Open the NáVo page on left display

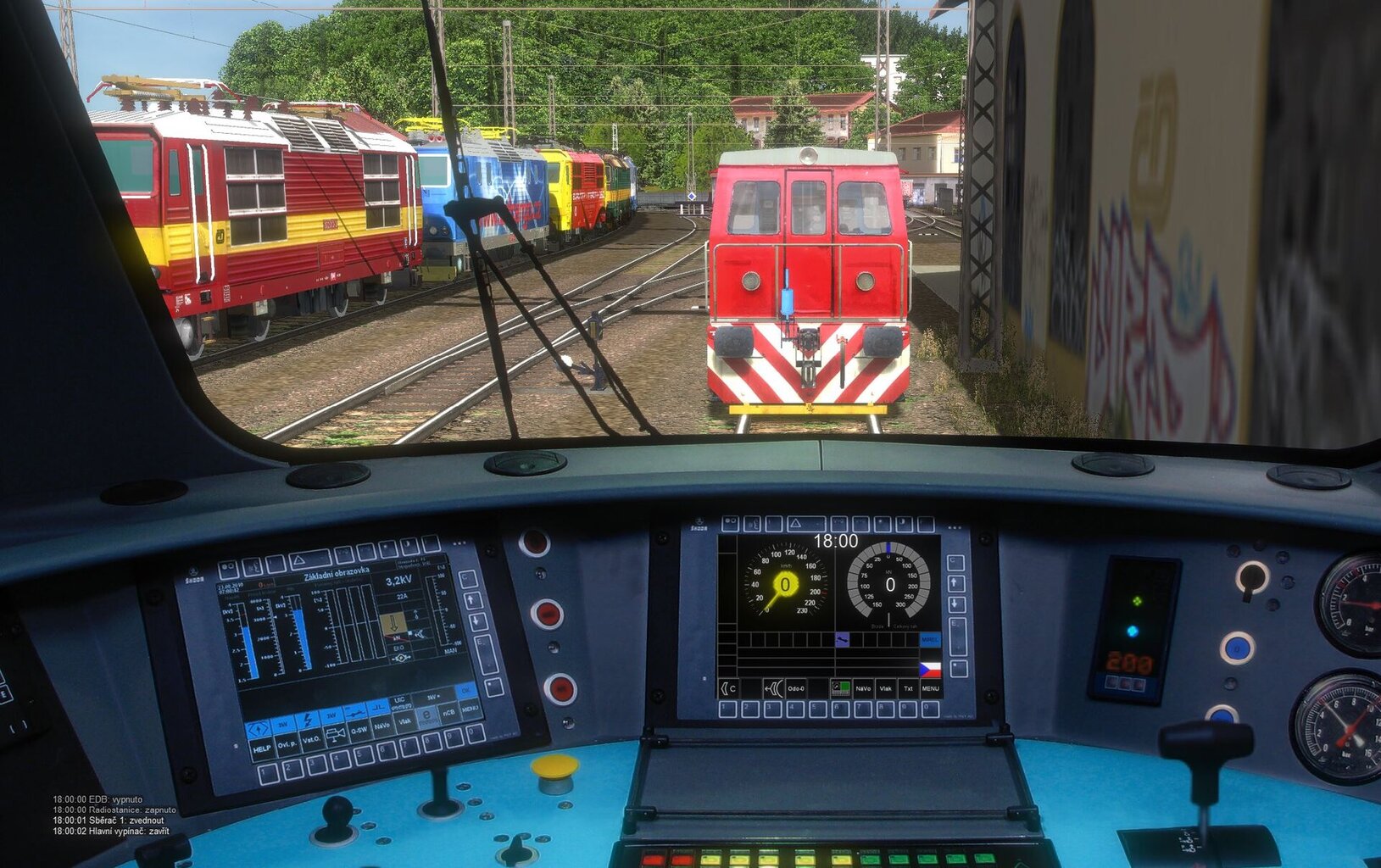pyautogui.click(x=382, y=726)
